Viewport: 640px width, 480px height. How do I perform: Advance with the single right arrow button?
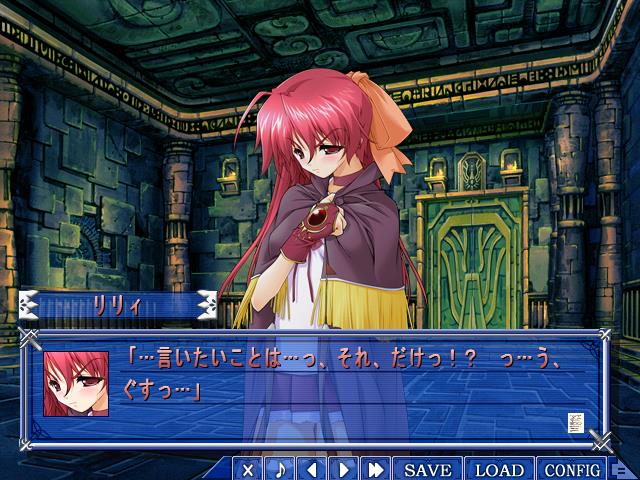[x=344, y=469]
